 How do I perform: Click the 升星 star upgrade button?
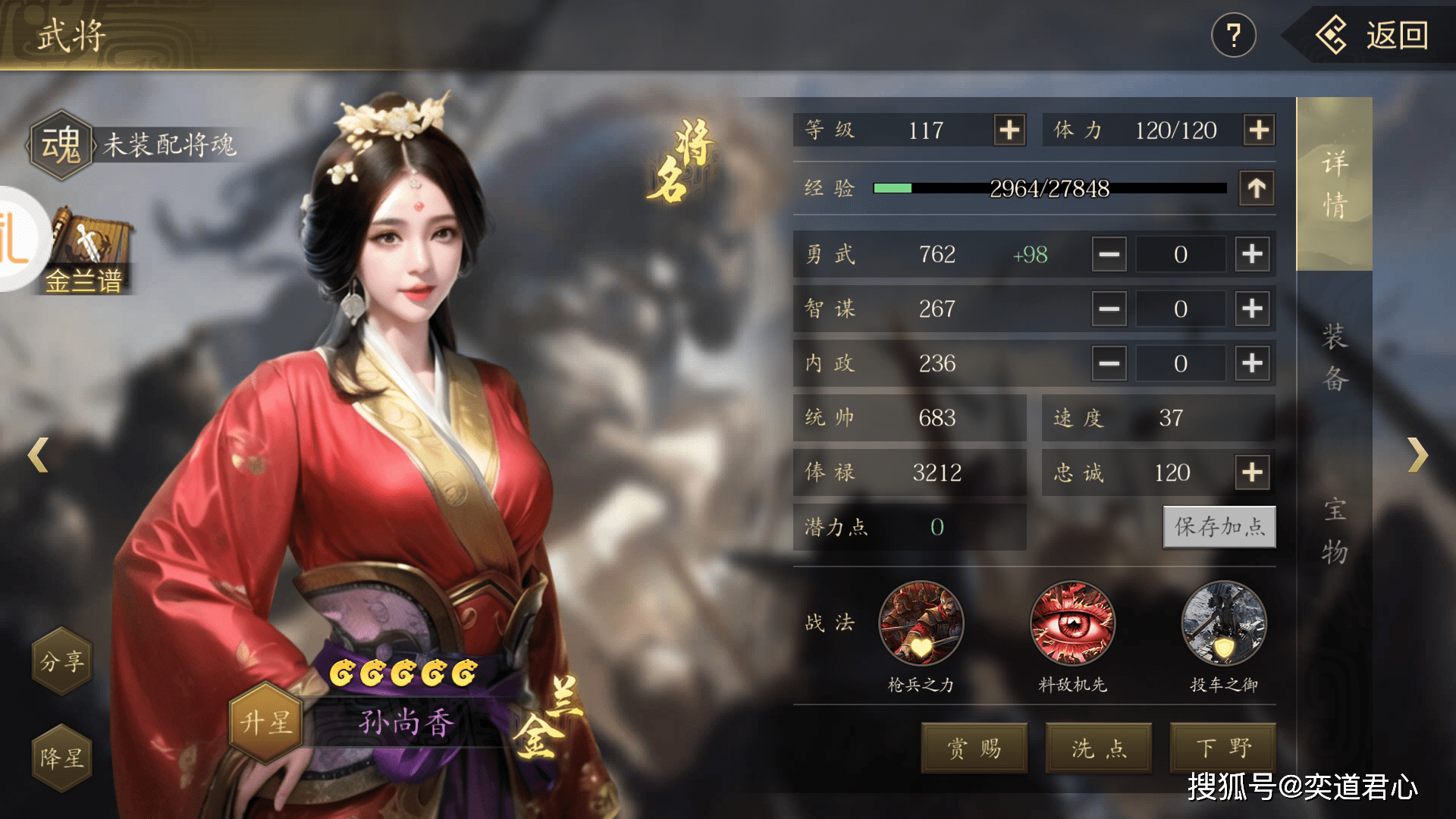[266, 722]
